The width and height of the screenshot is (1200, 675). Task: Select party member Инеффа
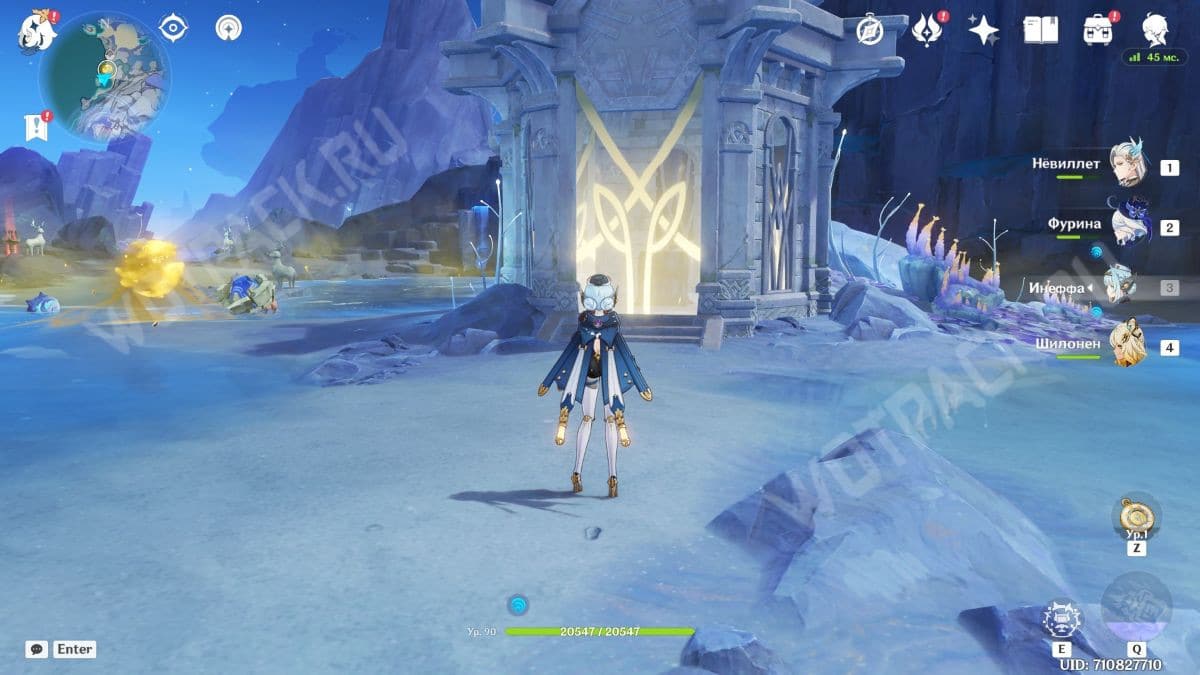(x=1120, y=288)
